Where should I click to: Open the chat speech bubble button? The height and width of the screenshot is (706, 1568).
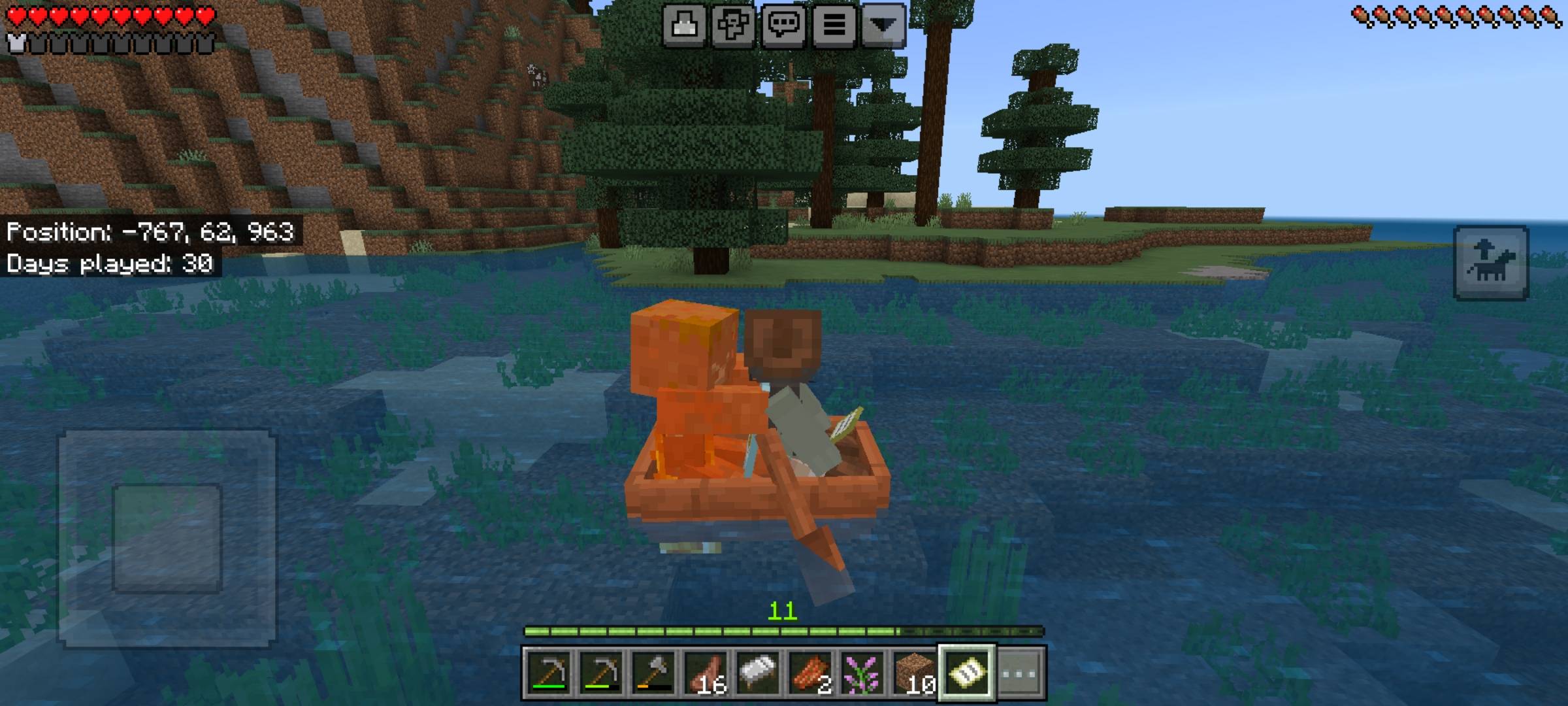coord(783,25)
